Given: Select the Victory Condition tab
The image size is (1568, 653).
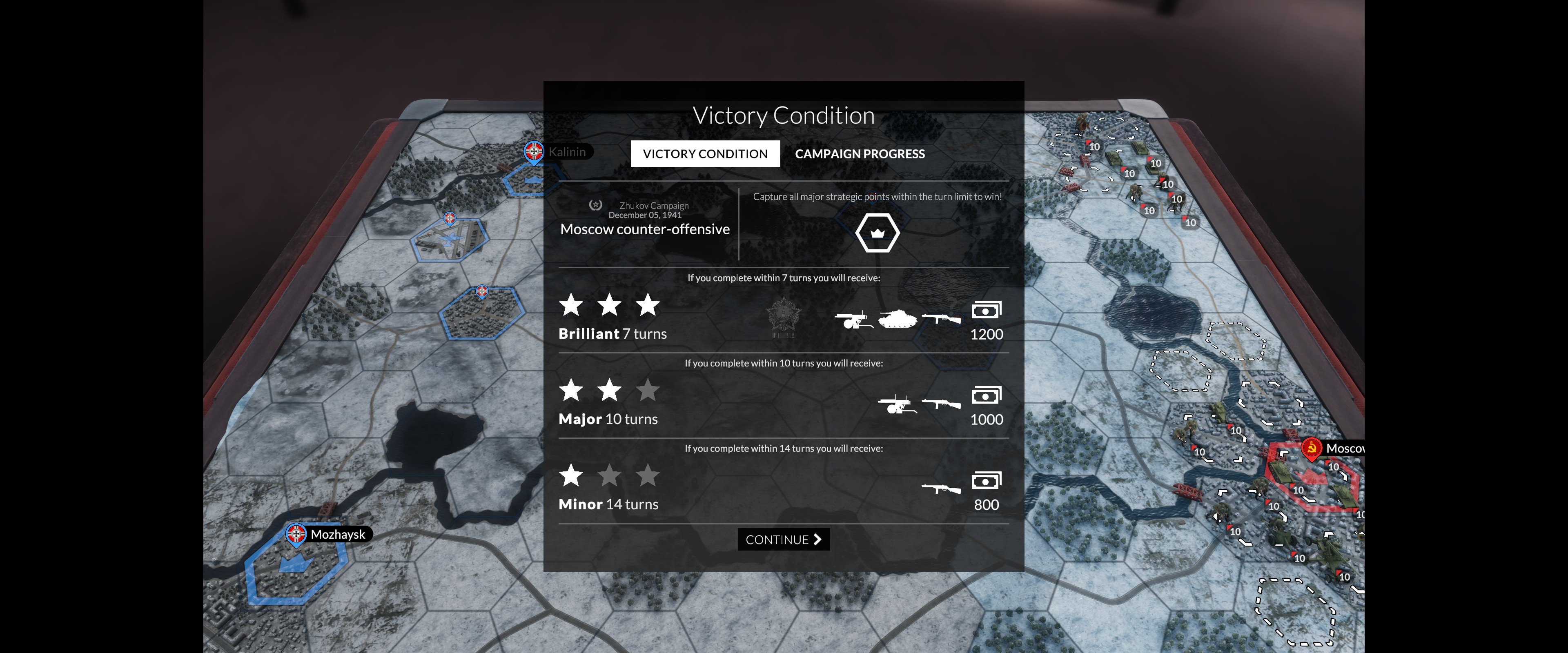Looking at the screenshot, I should coord(704,153).
